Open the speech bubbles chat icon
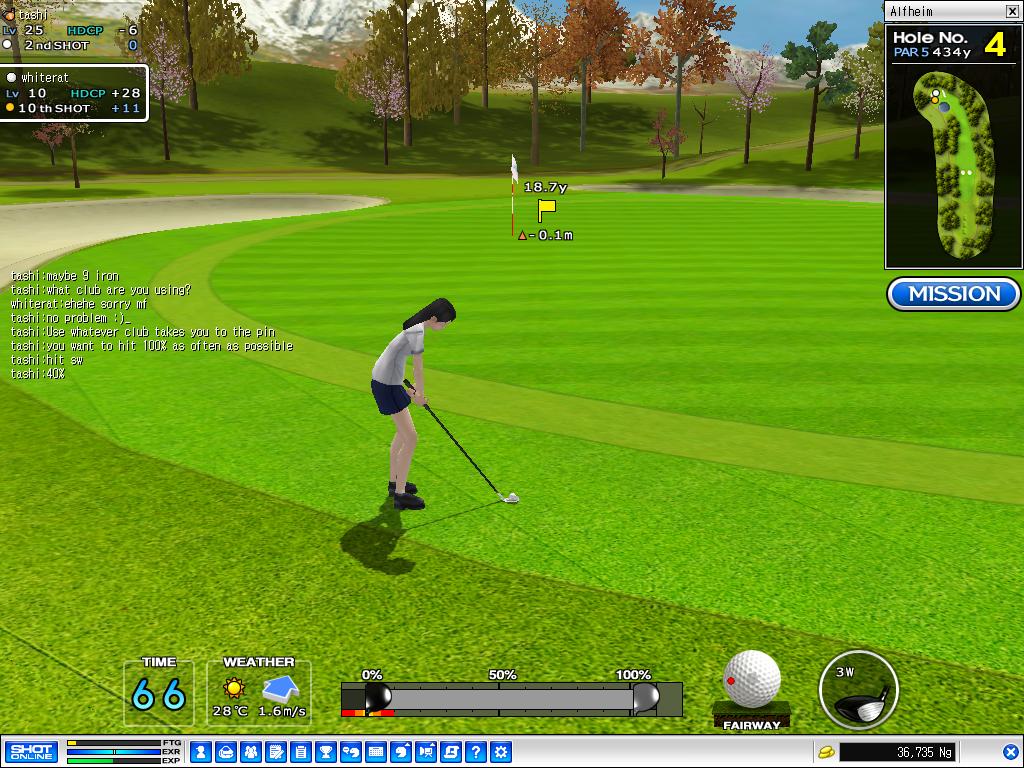Viewport: 1024px width, 768px height. tap(351, 751)
